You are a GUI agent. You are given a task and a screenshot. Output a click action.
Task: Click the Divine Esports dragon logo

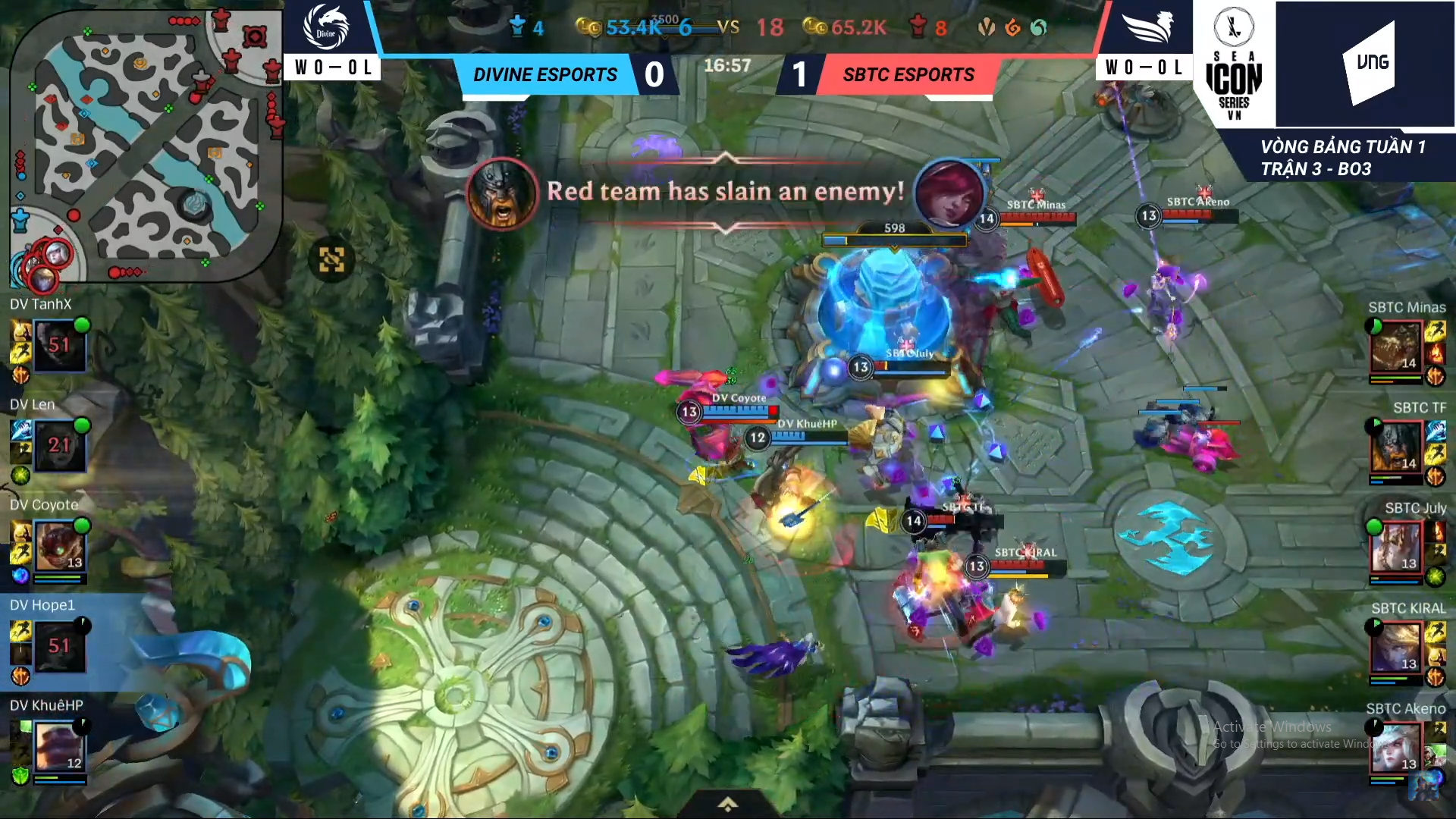pos(325,25)
